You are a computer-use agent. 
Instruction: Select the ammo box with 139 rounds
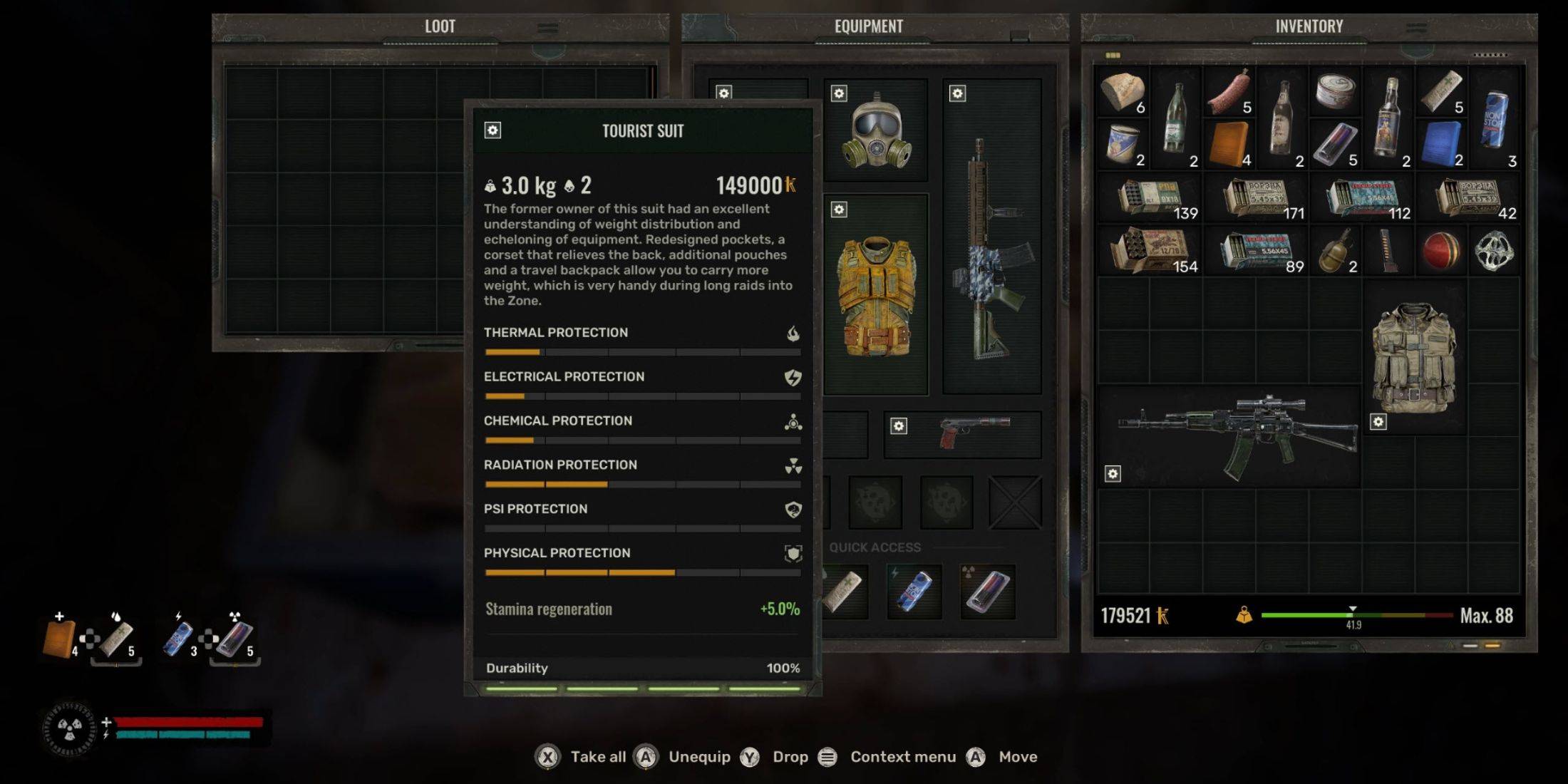click(1149, 197)
